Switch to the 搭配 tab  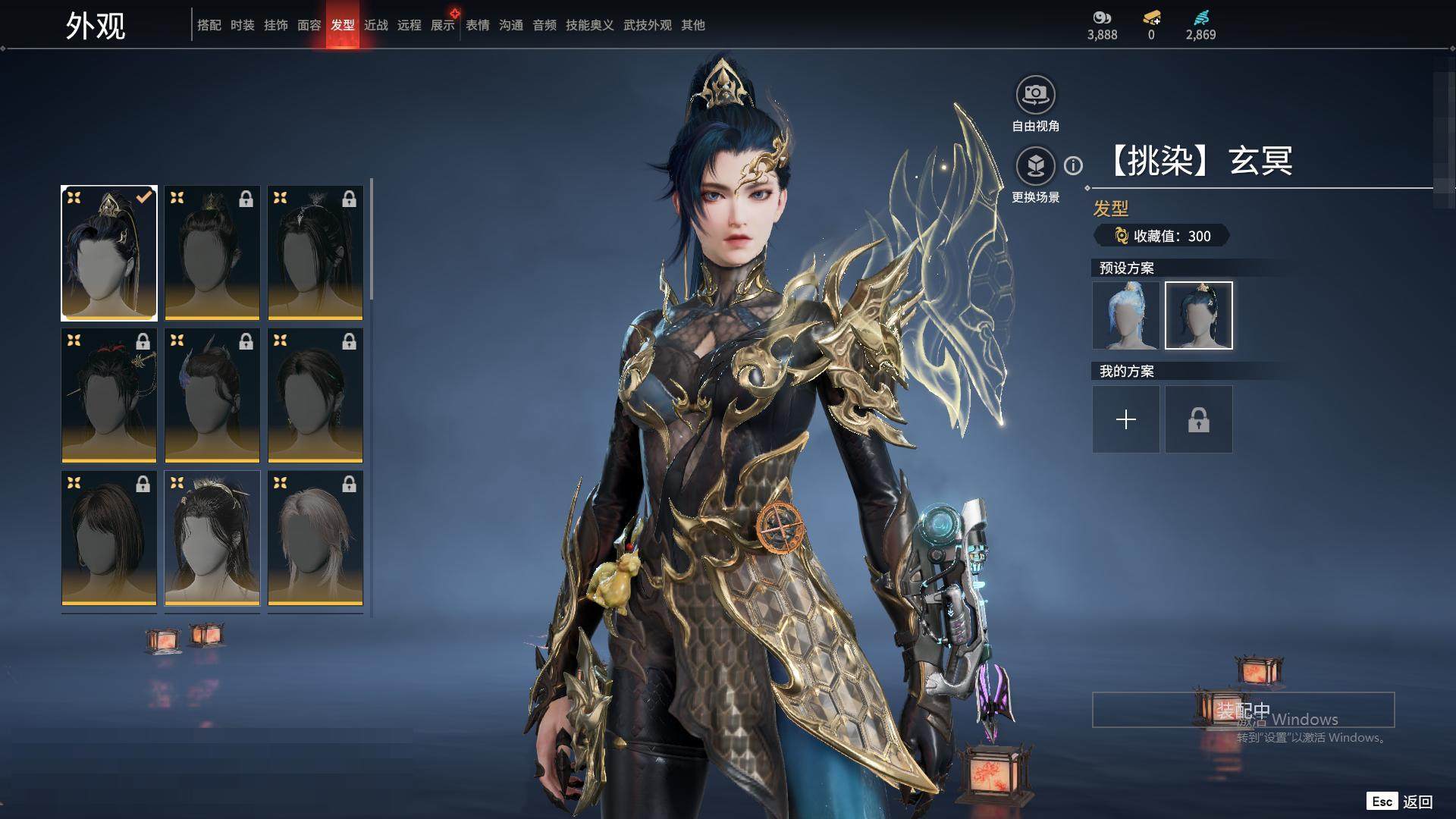pos(209,25)
